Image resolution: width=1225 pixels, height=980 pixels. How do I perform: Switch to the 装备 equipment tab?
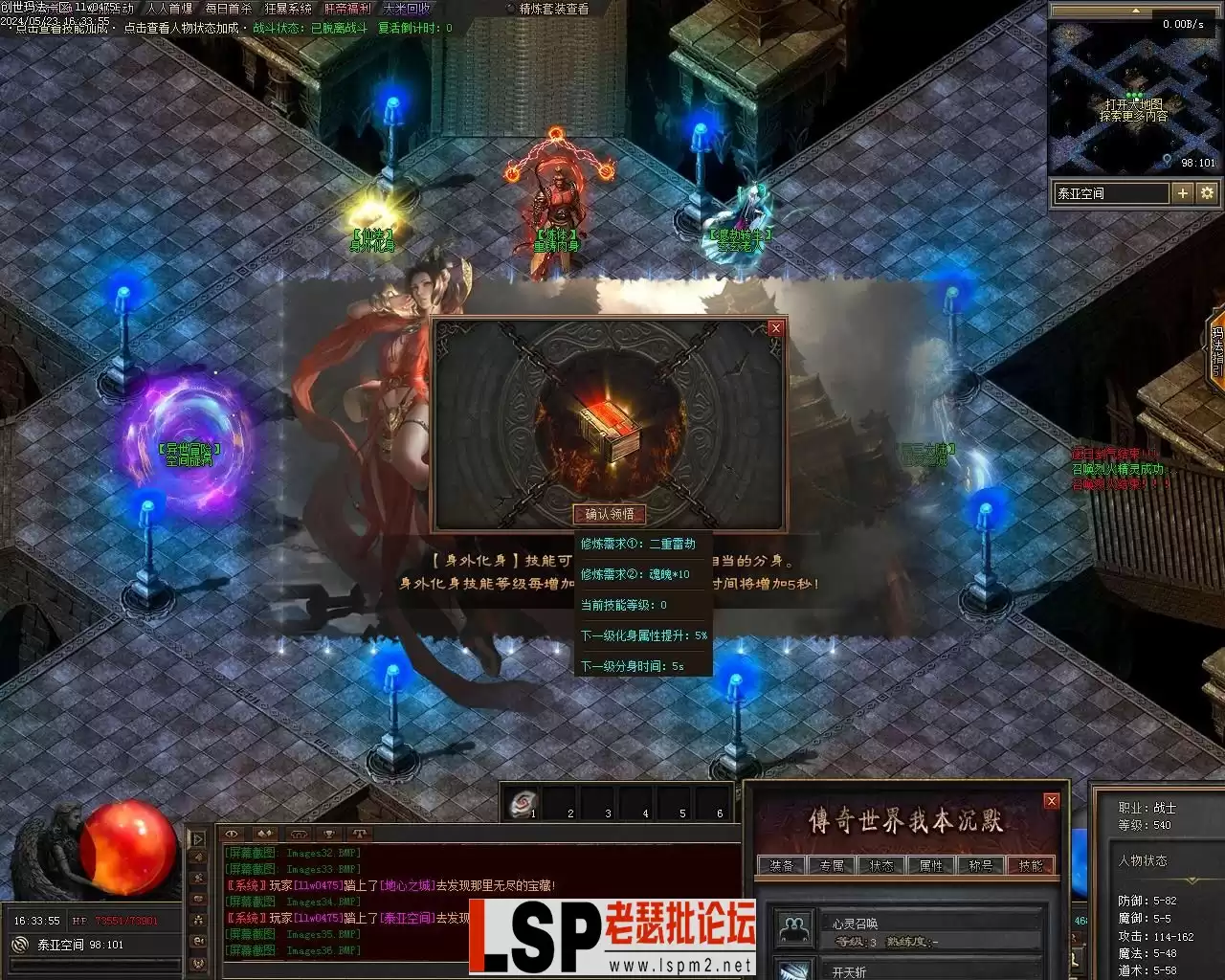tap(781, 865)
